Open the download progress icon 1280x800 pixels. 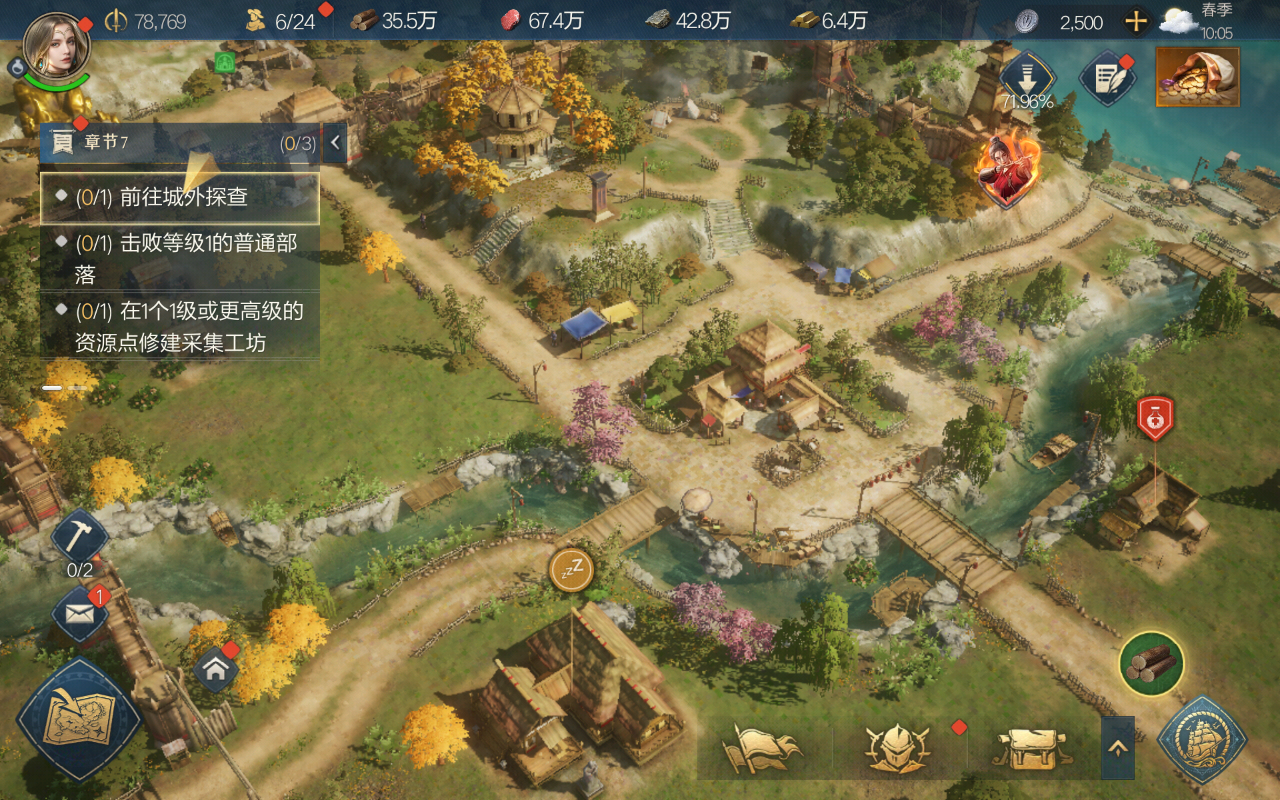1027,75
